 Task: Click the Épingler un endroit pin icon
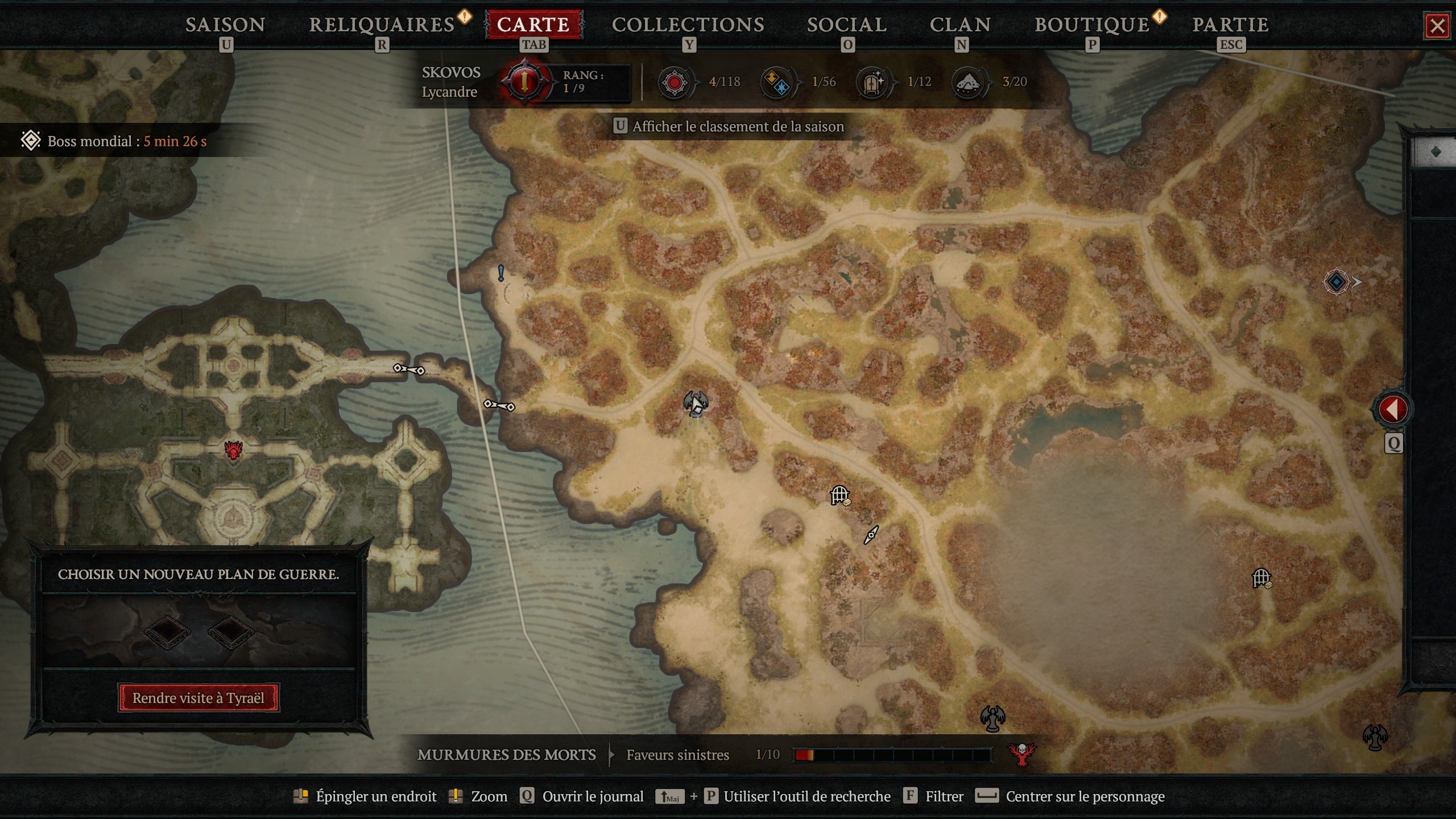pyautogui.click(x=302, y=796)
